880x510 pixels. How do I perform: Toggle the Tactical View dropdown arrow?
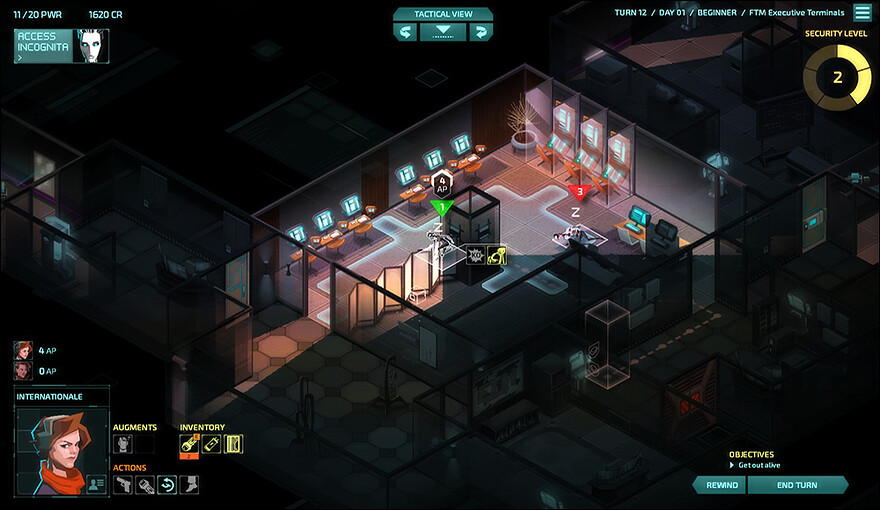pyautogui.click(x=443, y=32)
